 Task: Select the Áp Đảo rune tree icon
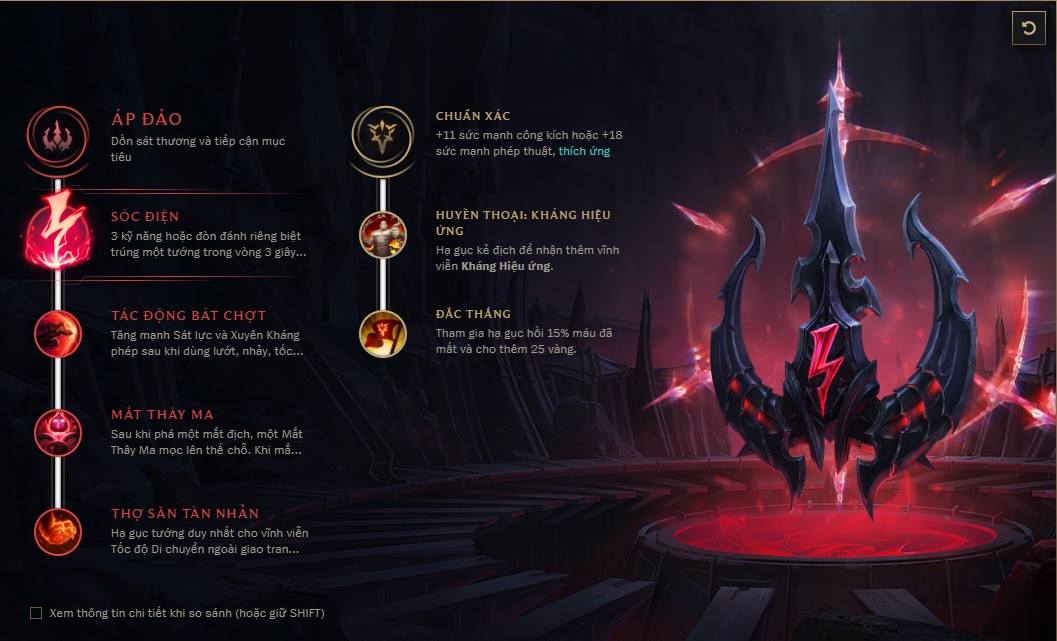point(58,136)
